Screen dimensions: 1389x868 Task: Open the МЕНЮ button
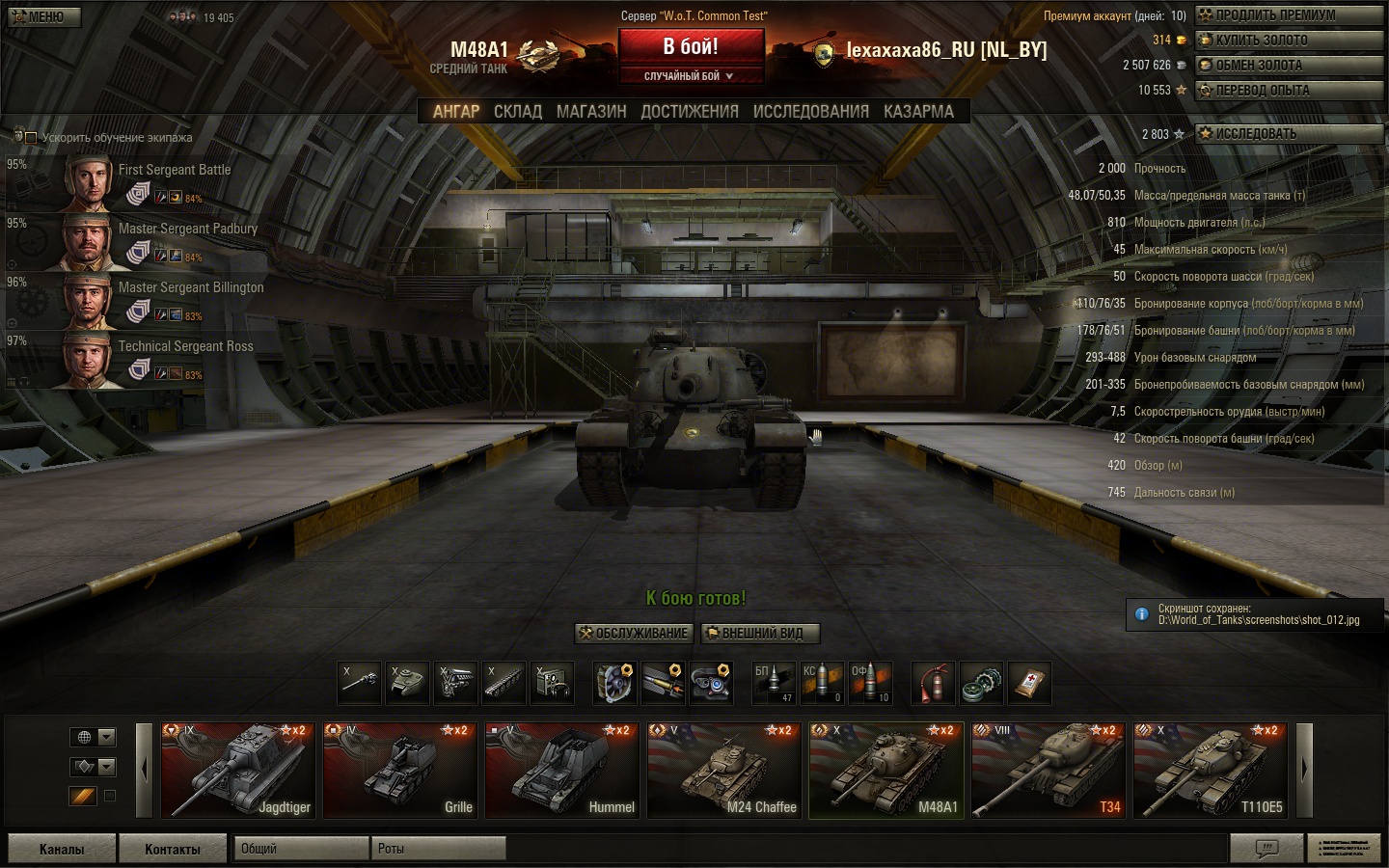43,16
